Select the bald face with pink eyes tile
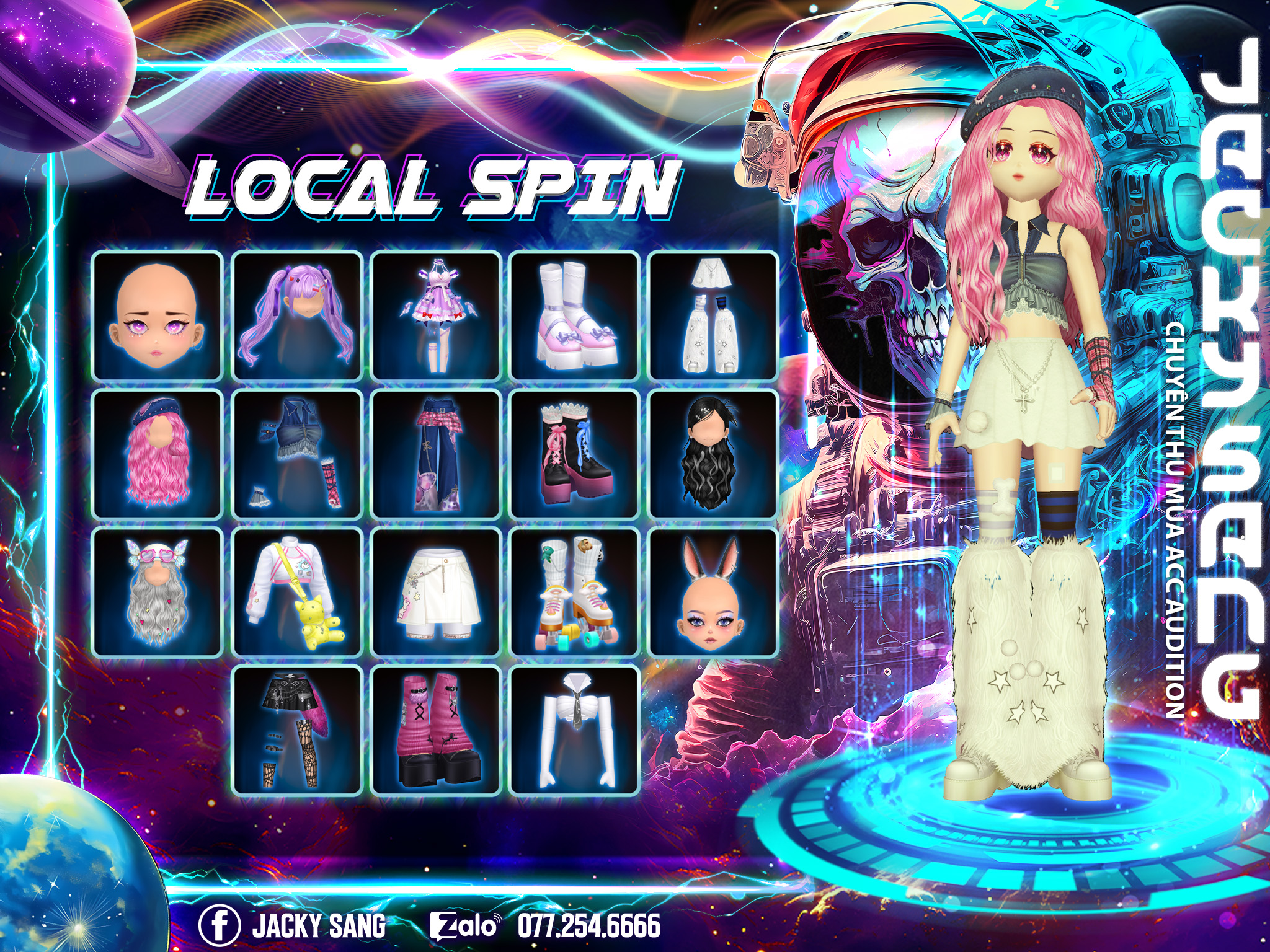Screen dimensions: 1270x952 (158, 316)
